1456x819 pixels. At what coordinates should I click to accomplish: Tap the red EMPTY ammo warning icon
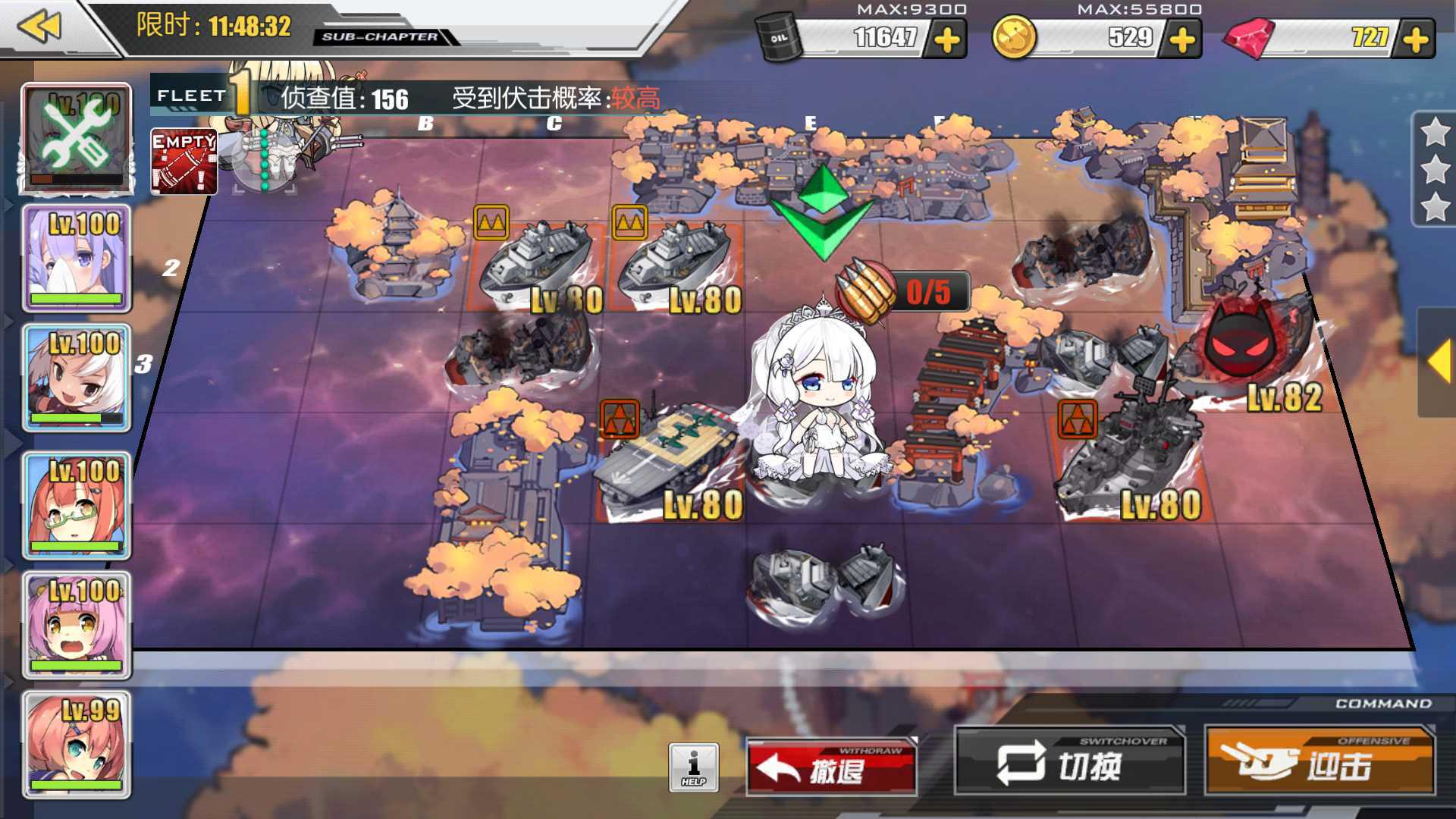click(184, 161)
